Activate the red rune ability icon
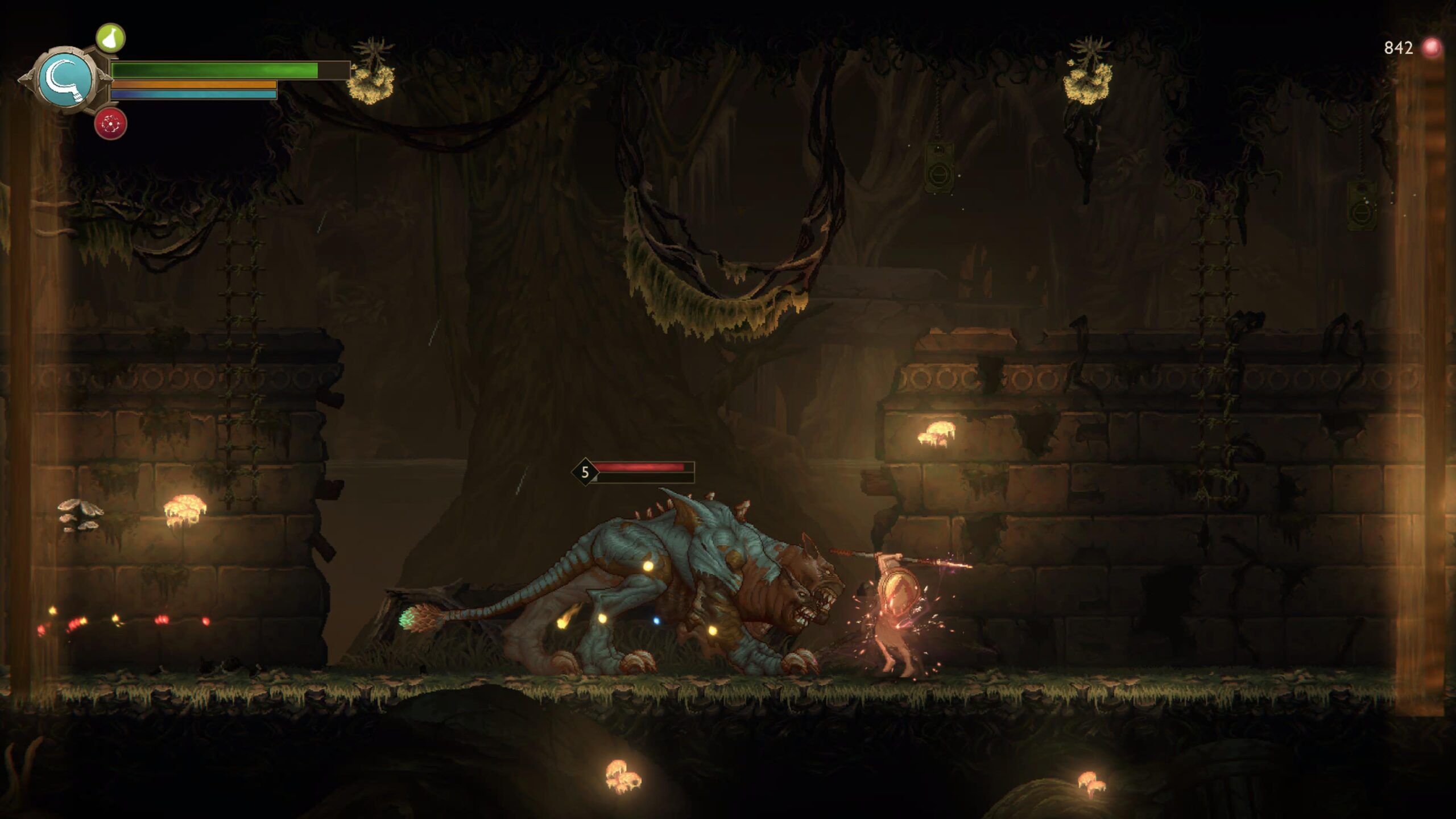This screenshot has width=1456, height=819. pyautogui.click(x=110, y=123)
